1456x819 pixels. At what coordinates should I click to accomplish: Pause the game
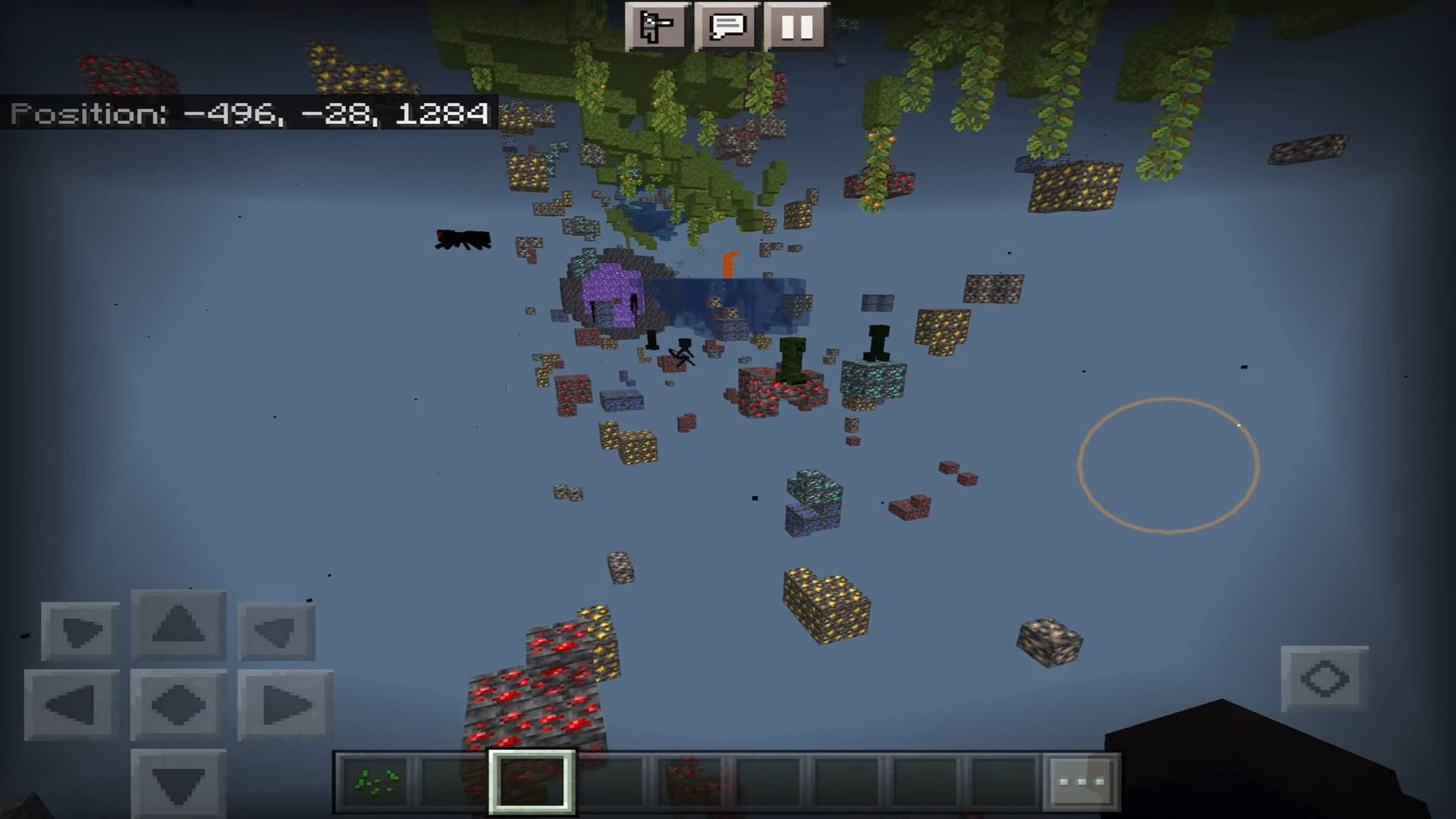(797, 27)
